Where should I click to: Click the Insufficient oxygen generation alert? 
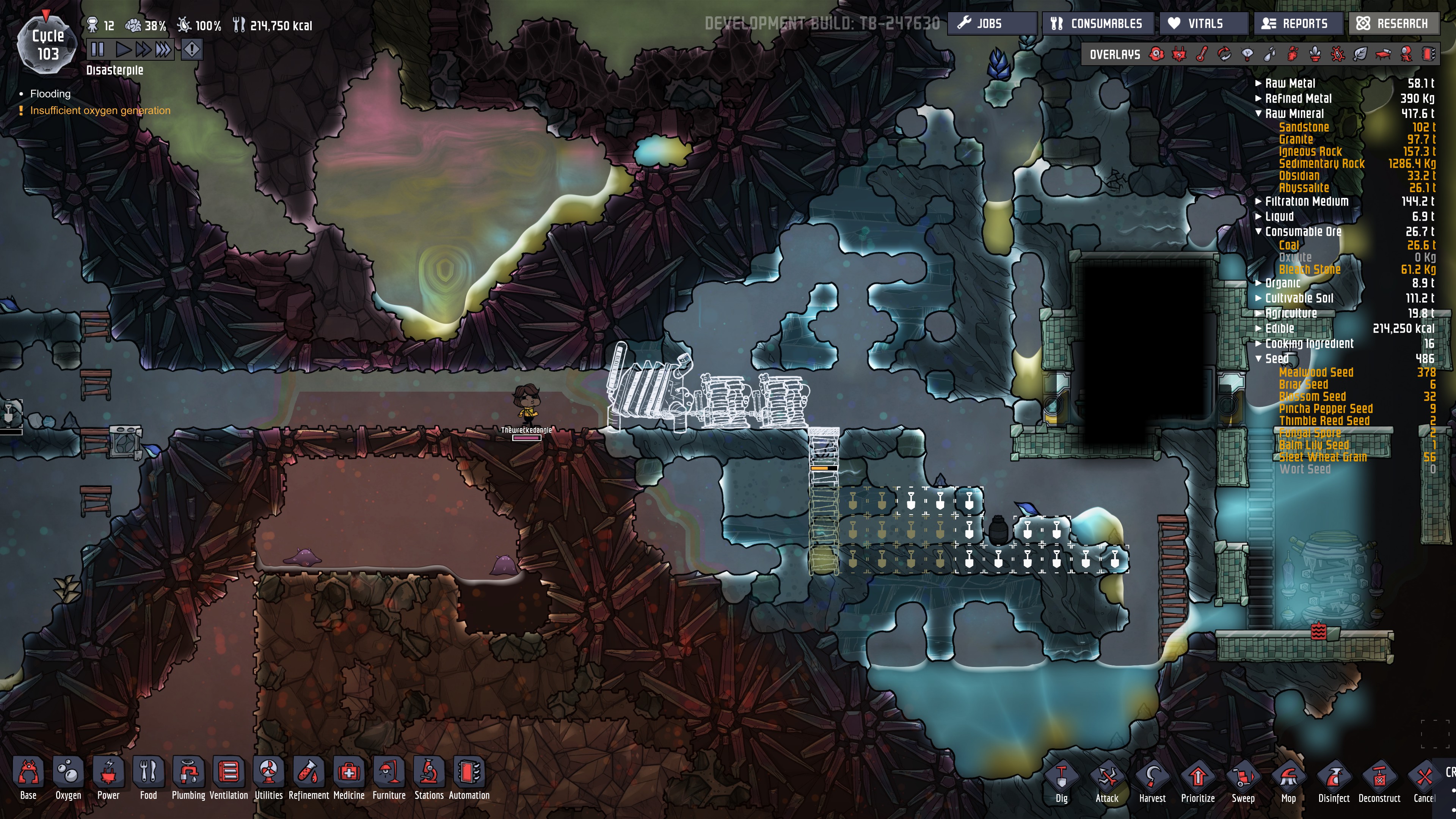click(x=100, y=111)
